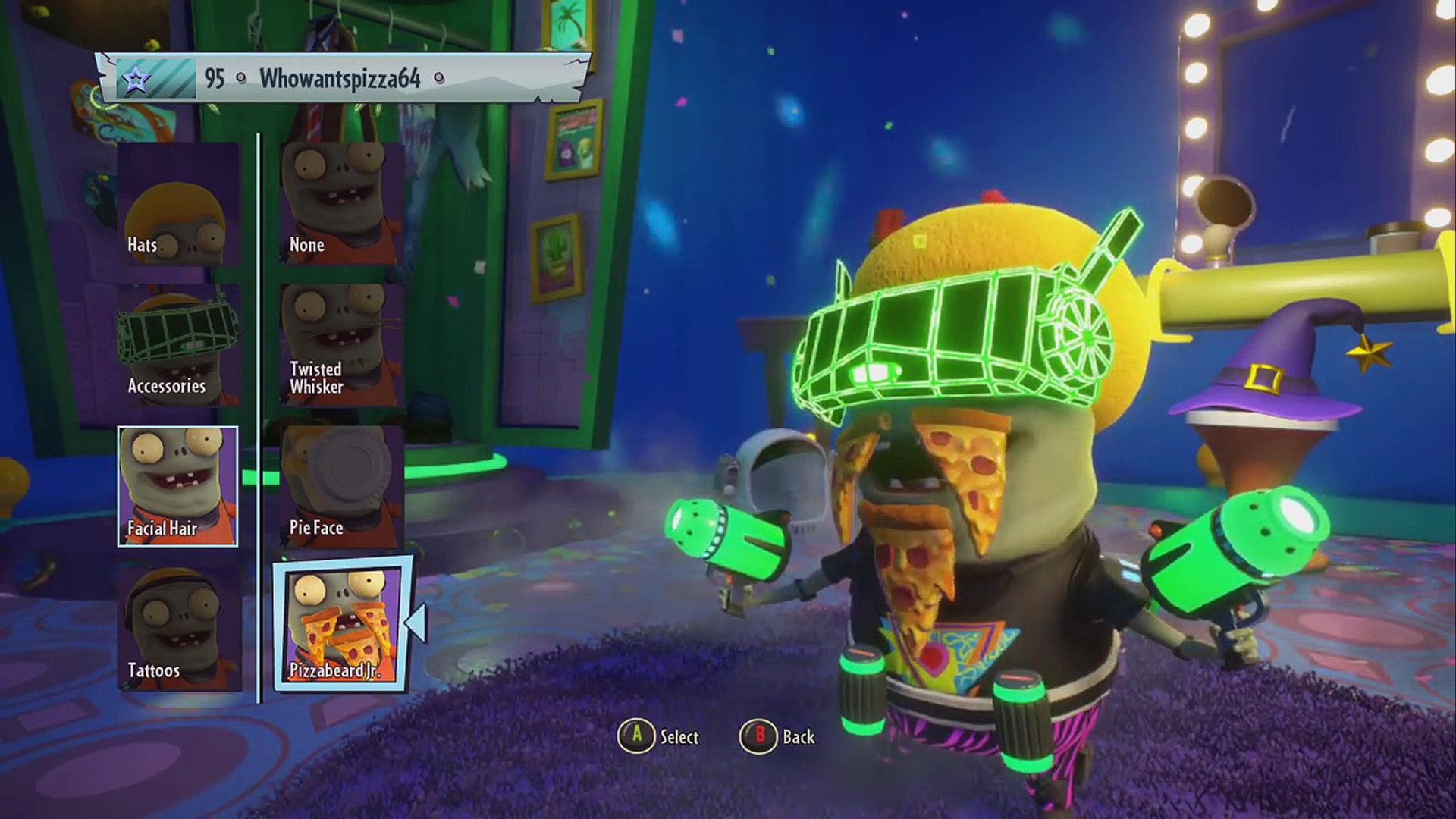Choose the None facial hair option
Viewport: 1456px width, 819px height.
click(340, 204)
